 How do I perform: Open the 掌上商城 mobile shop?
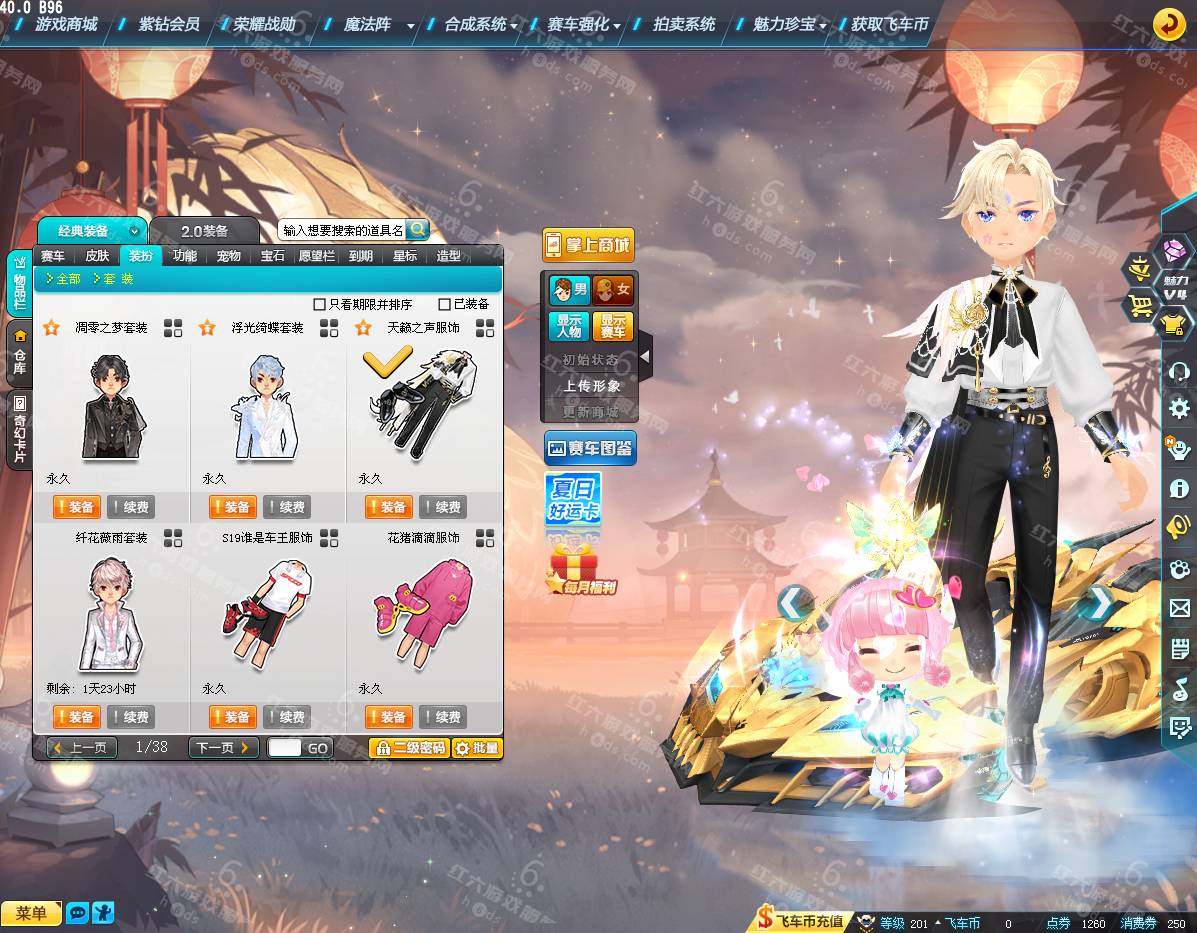pos(588,245)
